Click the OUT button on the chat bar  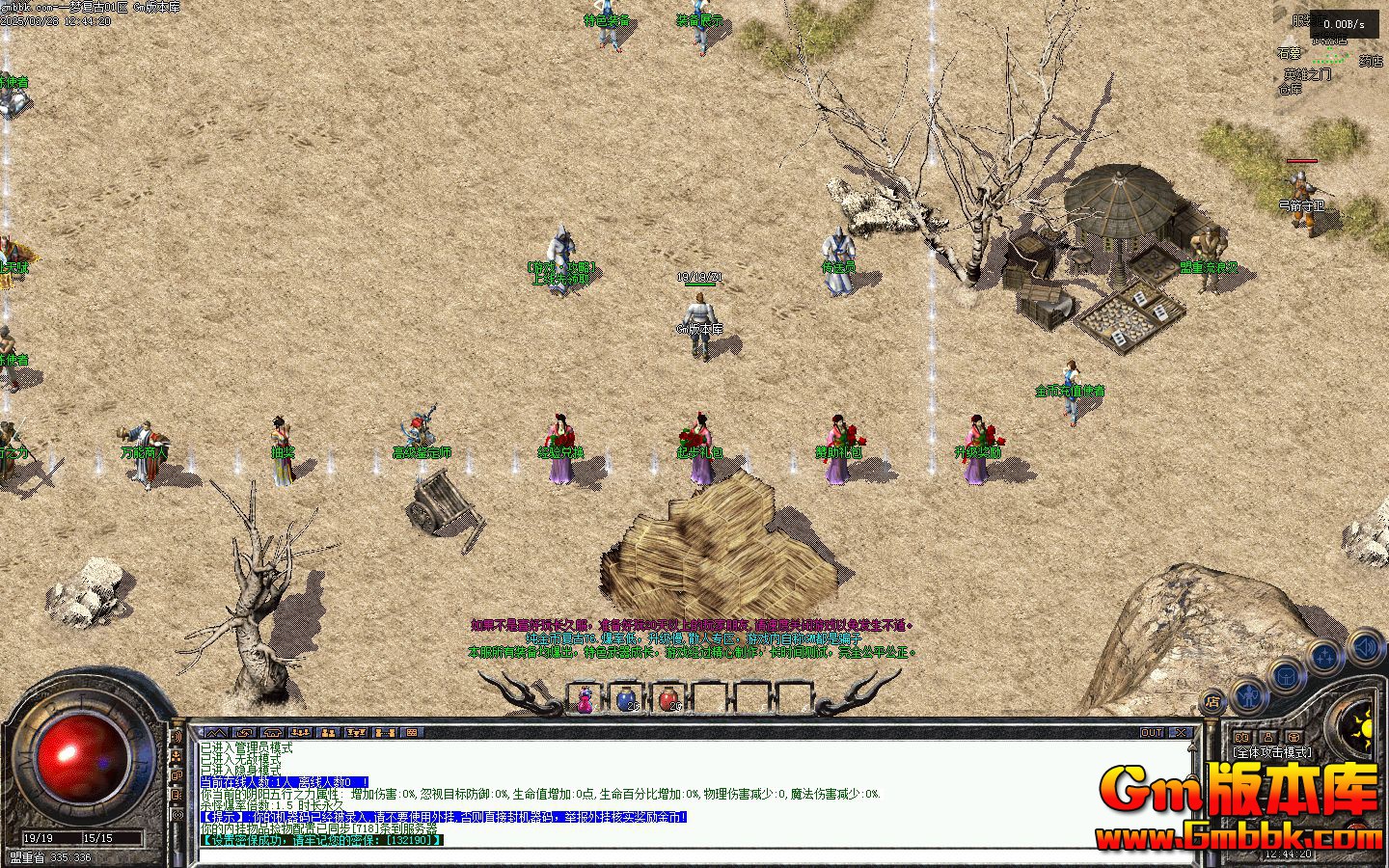(x=1152, y=733)
